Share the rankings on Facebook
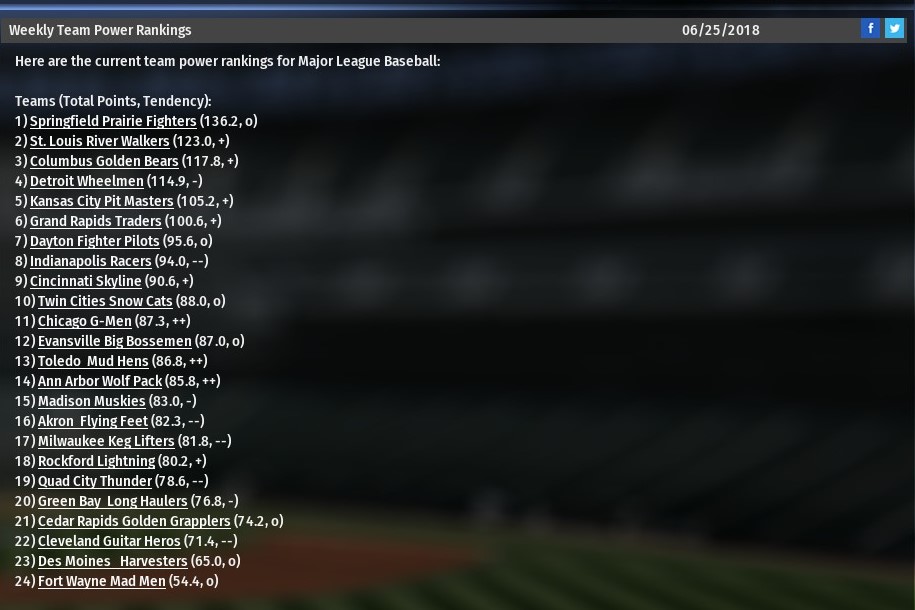The image size is (915, 610). [x=870, y=28]
